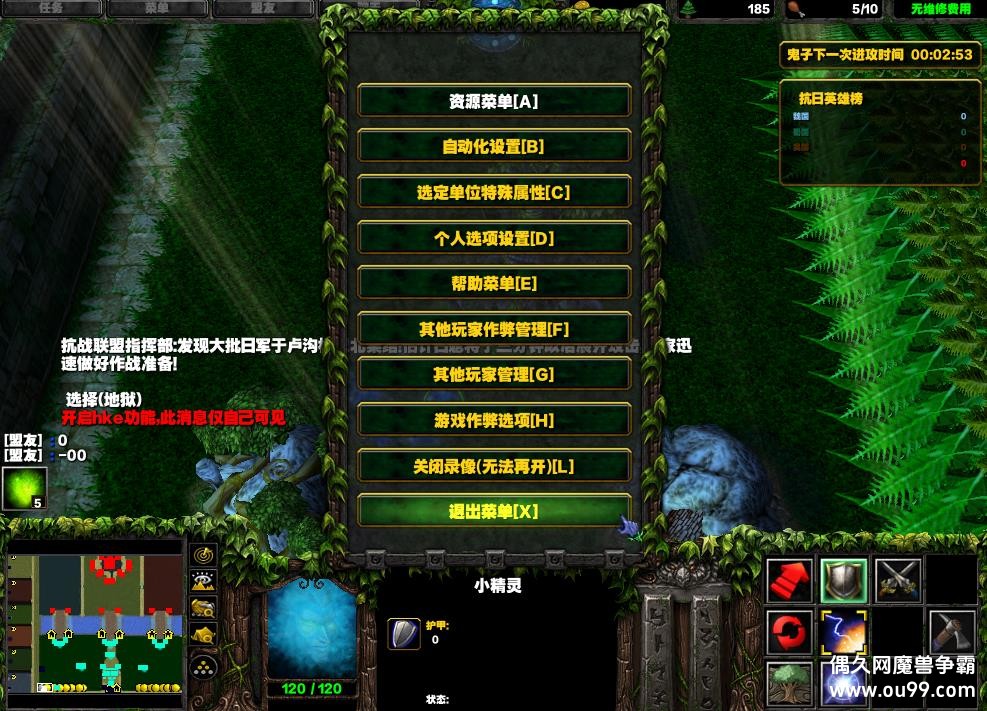Choose 自动化设置[B] automation settings
Screen dimensions: 987x711
pos(494,146)
